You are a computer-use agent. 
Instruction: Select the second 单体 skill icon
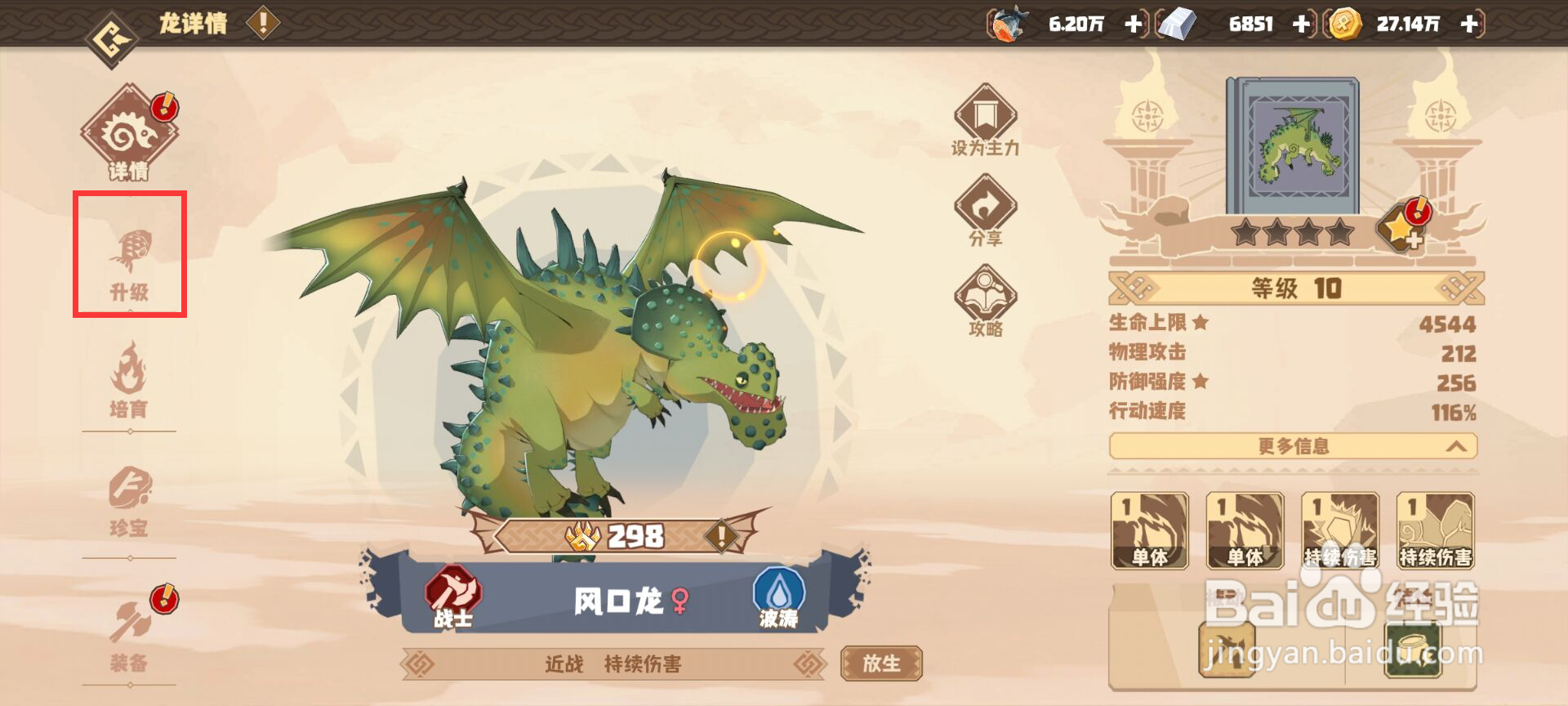[1244, 531]
